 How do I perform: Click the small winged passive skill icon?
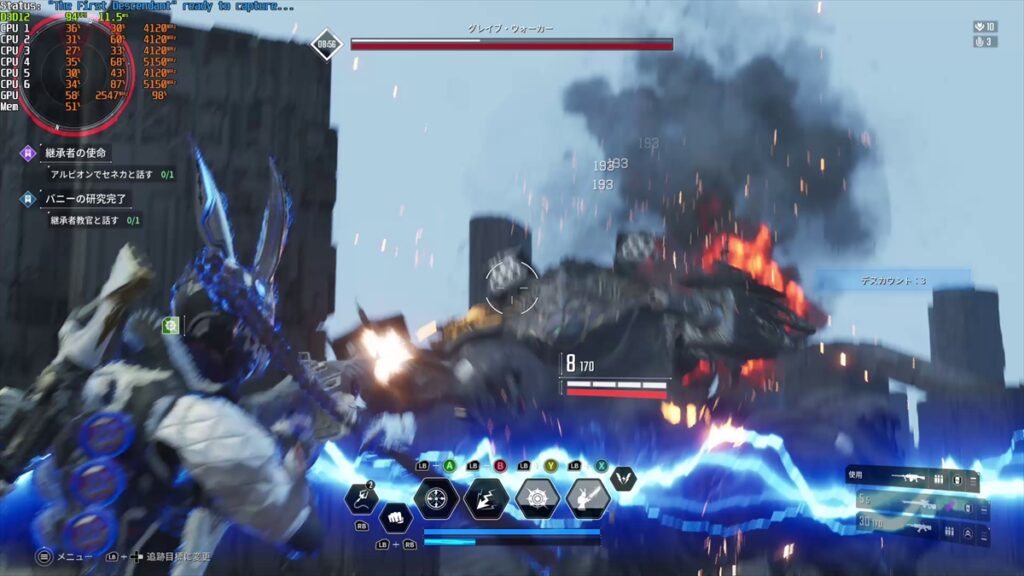623,478
